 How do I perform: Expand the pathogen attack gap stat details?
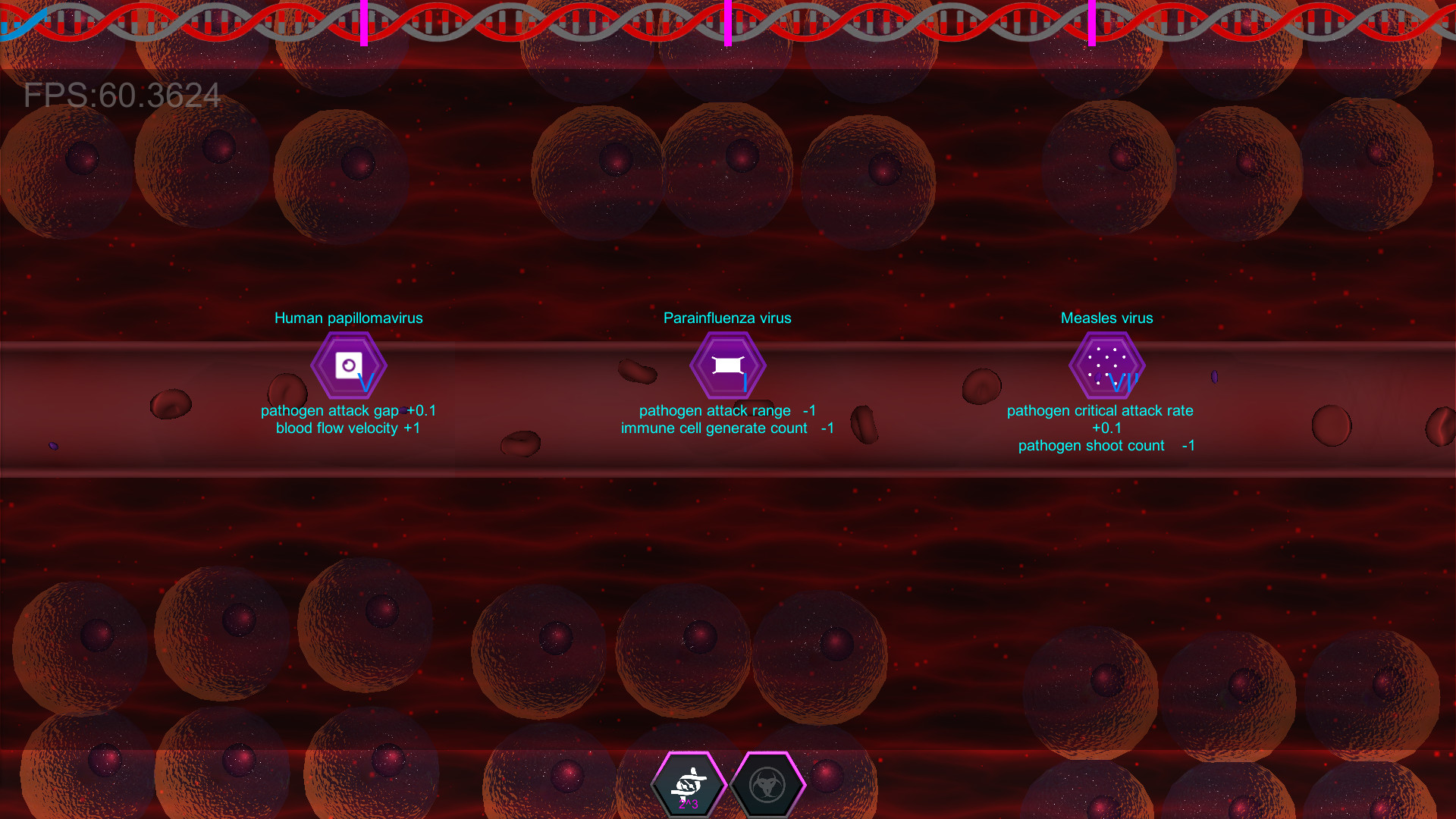[348, 410]
